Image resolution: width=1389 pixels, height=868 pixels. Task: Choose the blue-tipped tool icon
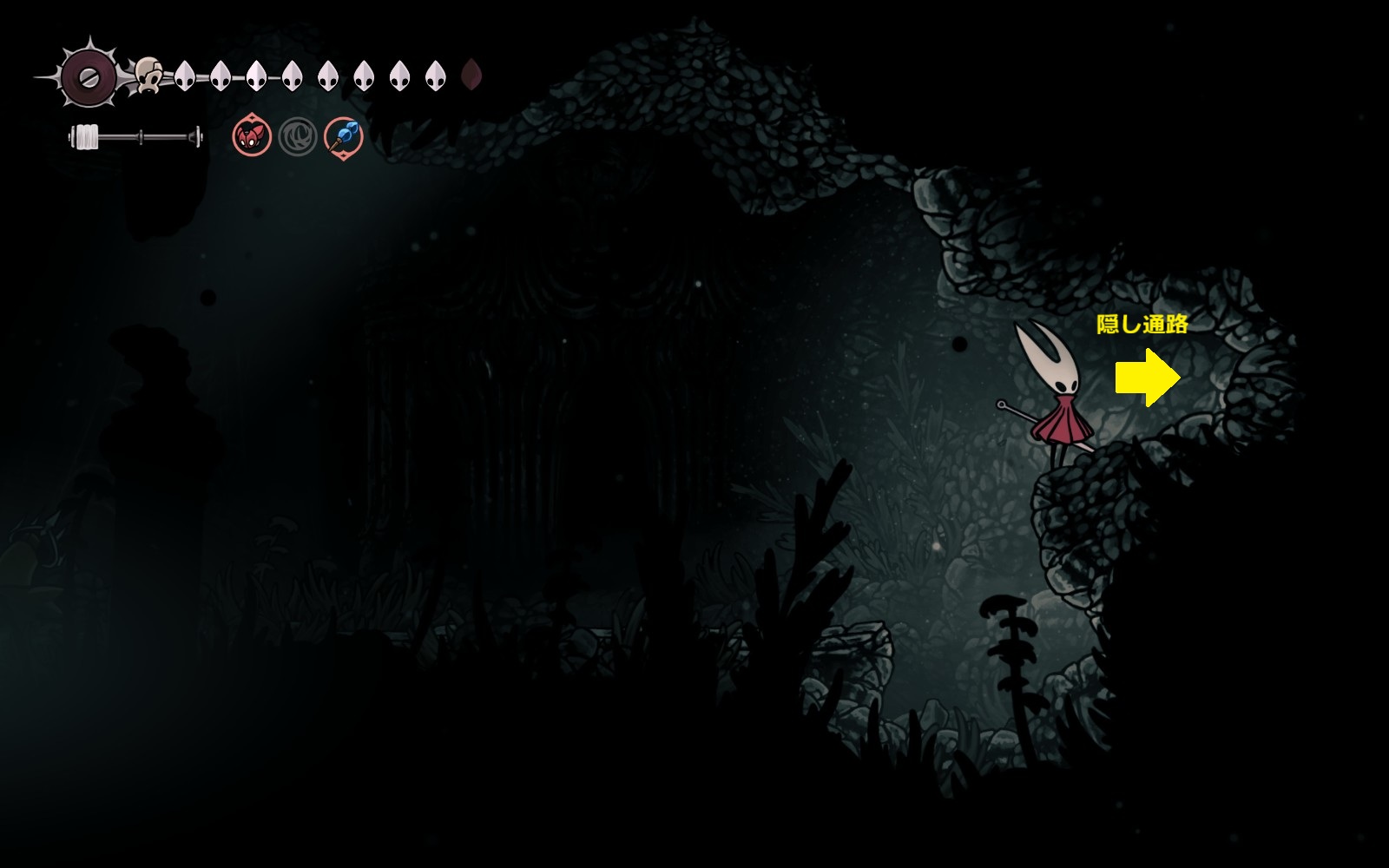click(344, 137)
